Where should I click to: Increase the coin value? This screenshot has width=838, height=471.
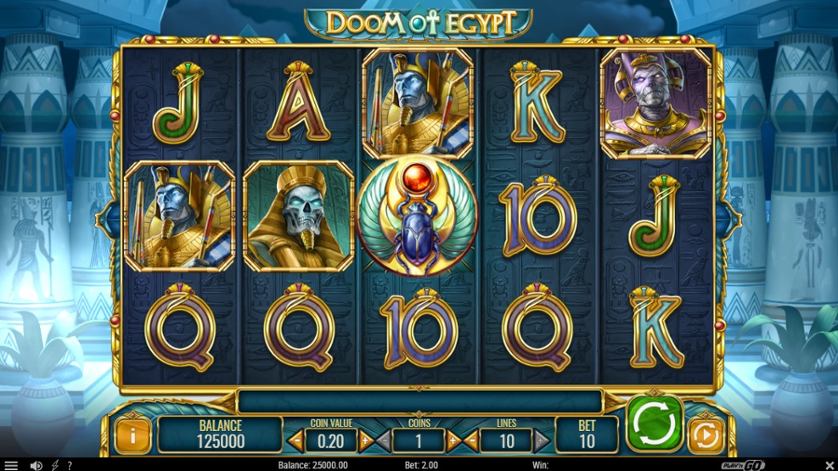point(365,439)
